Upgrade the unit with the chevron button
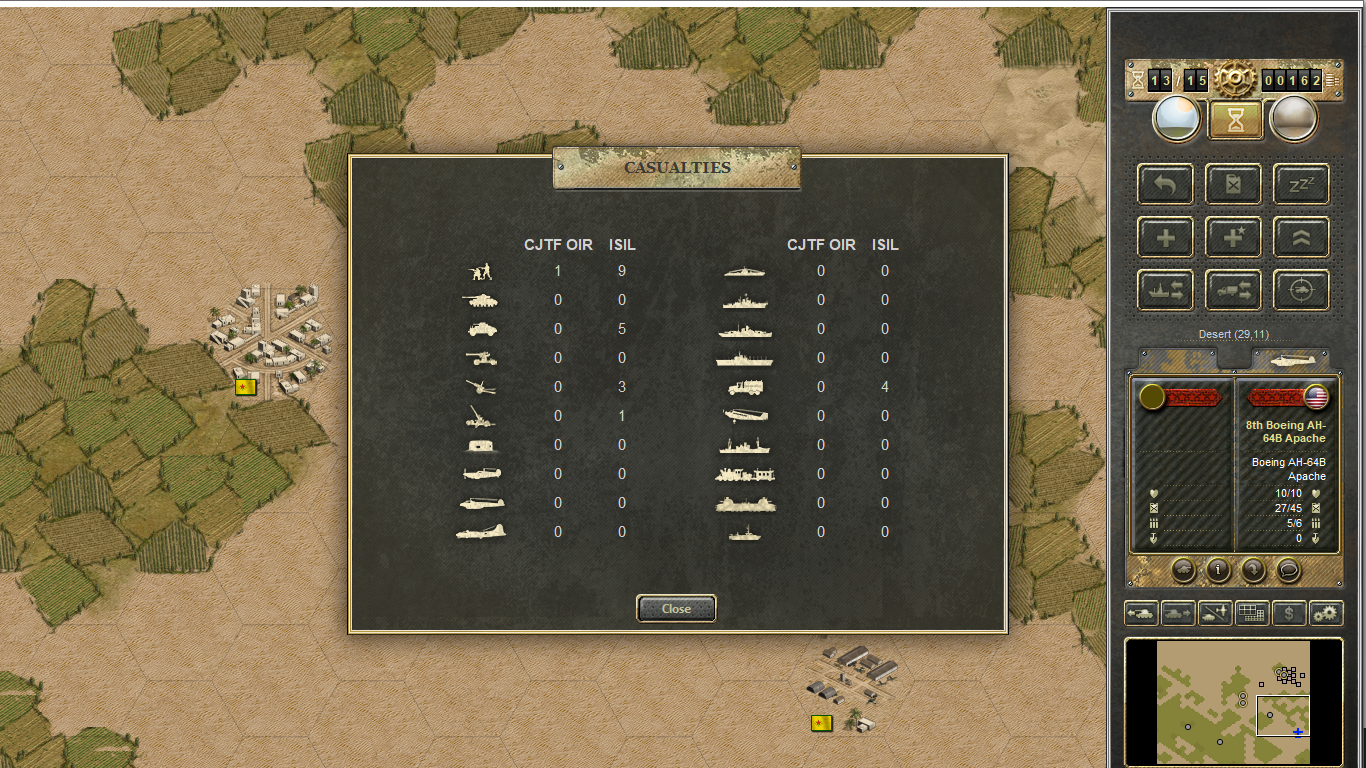This screenshot has height=768, width=1366. coord(1301,237)
